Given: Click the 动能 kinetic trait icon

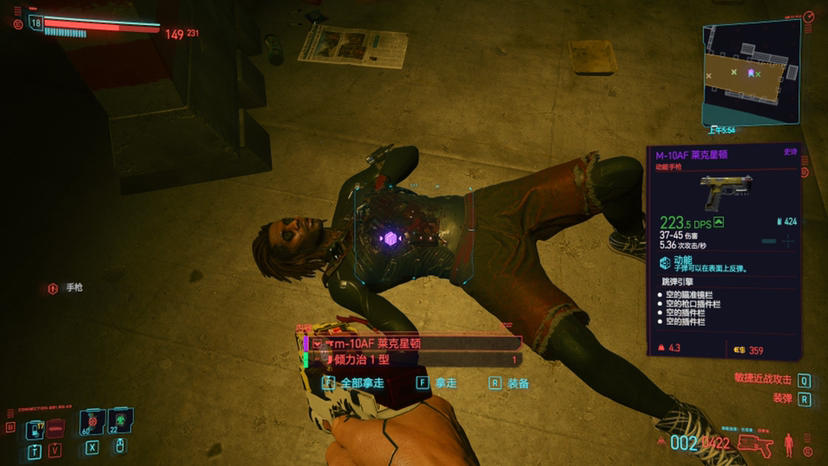Looking at the screenshot, I should (x=666, y=262).
